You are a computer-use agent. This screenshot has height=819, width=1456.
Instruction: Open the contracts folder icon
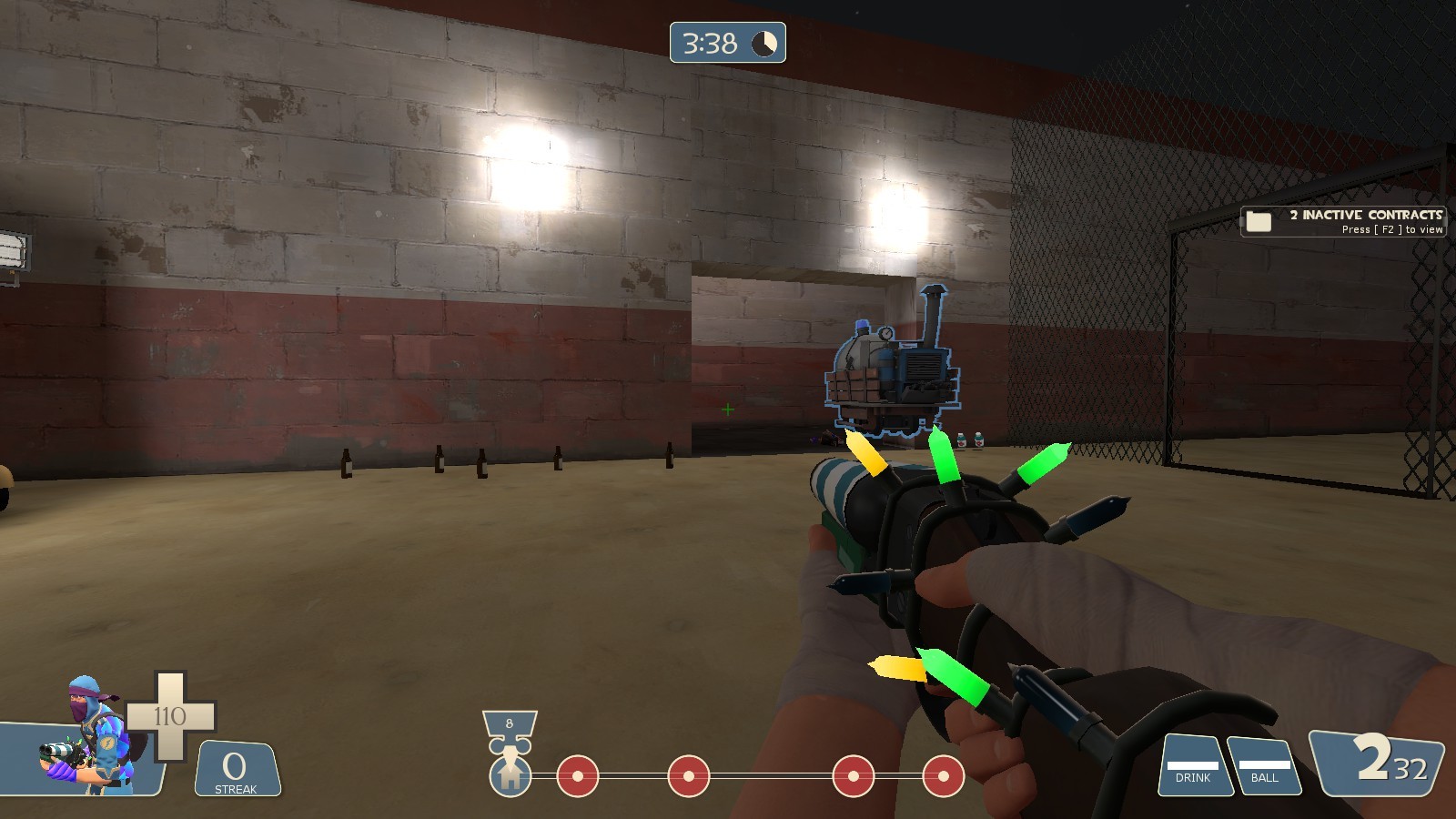coord(1260,219)
